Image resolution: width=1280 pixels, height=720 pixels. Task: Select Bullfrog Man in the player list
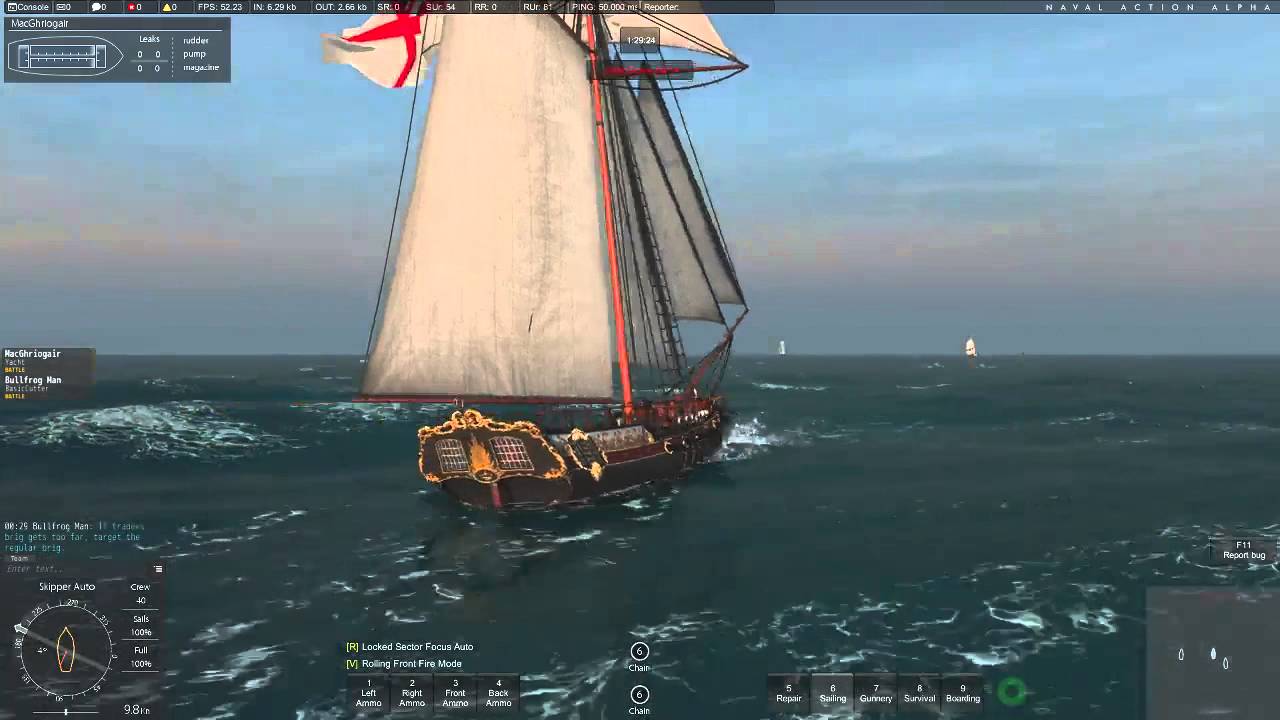tap(33, 380)
